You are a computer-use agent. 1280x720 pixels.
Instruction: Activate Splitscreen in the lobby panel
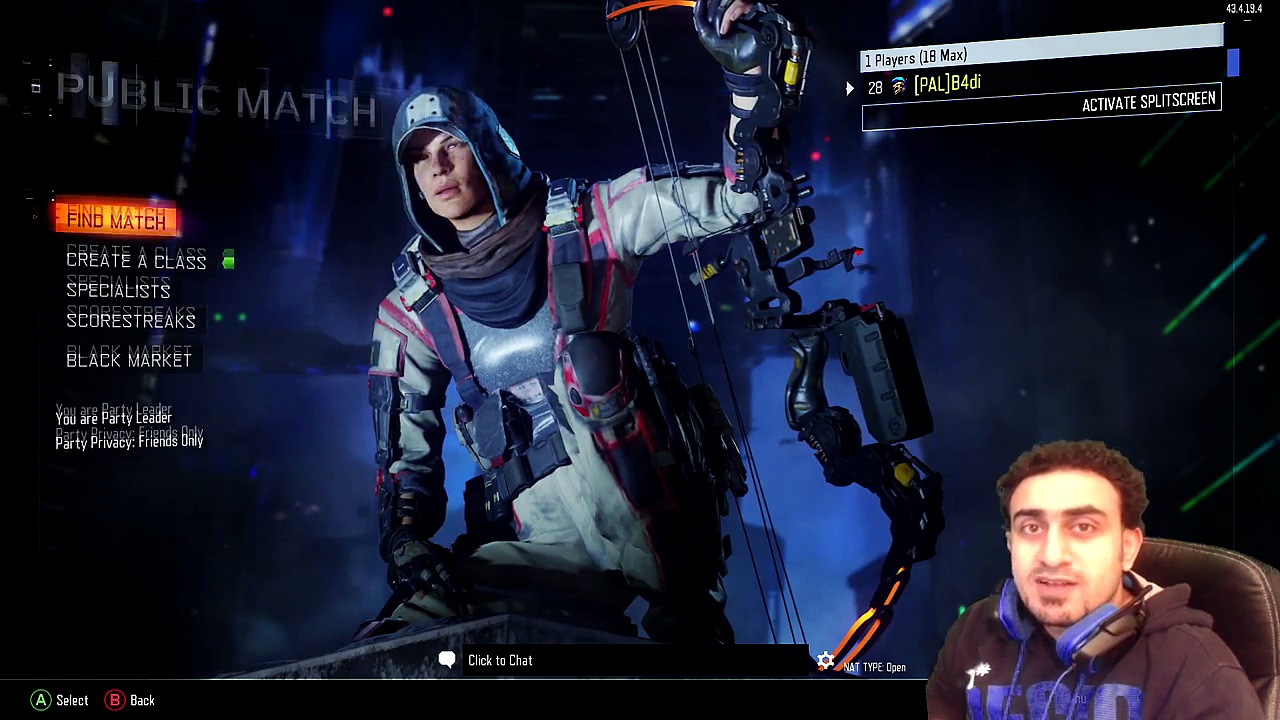point(1148,102)
